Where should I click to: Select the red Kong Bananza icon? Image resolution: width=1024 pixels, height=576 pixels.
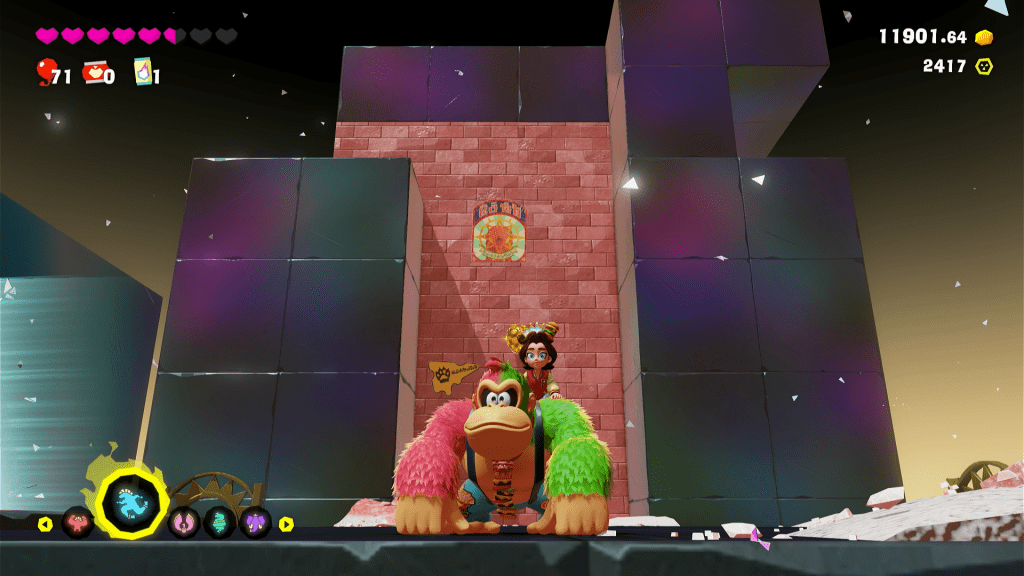click(77, 522)
